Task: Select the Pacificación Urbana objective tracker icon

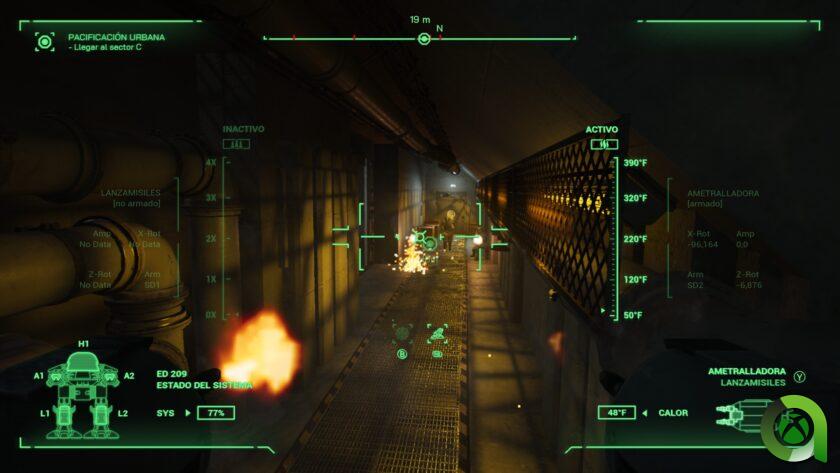Action: click(44, 41)
